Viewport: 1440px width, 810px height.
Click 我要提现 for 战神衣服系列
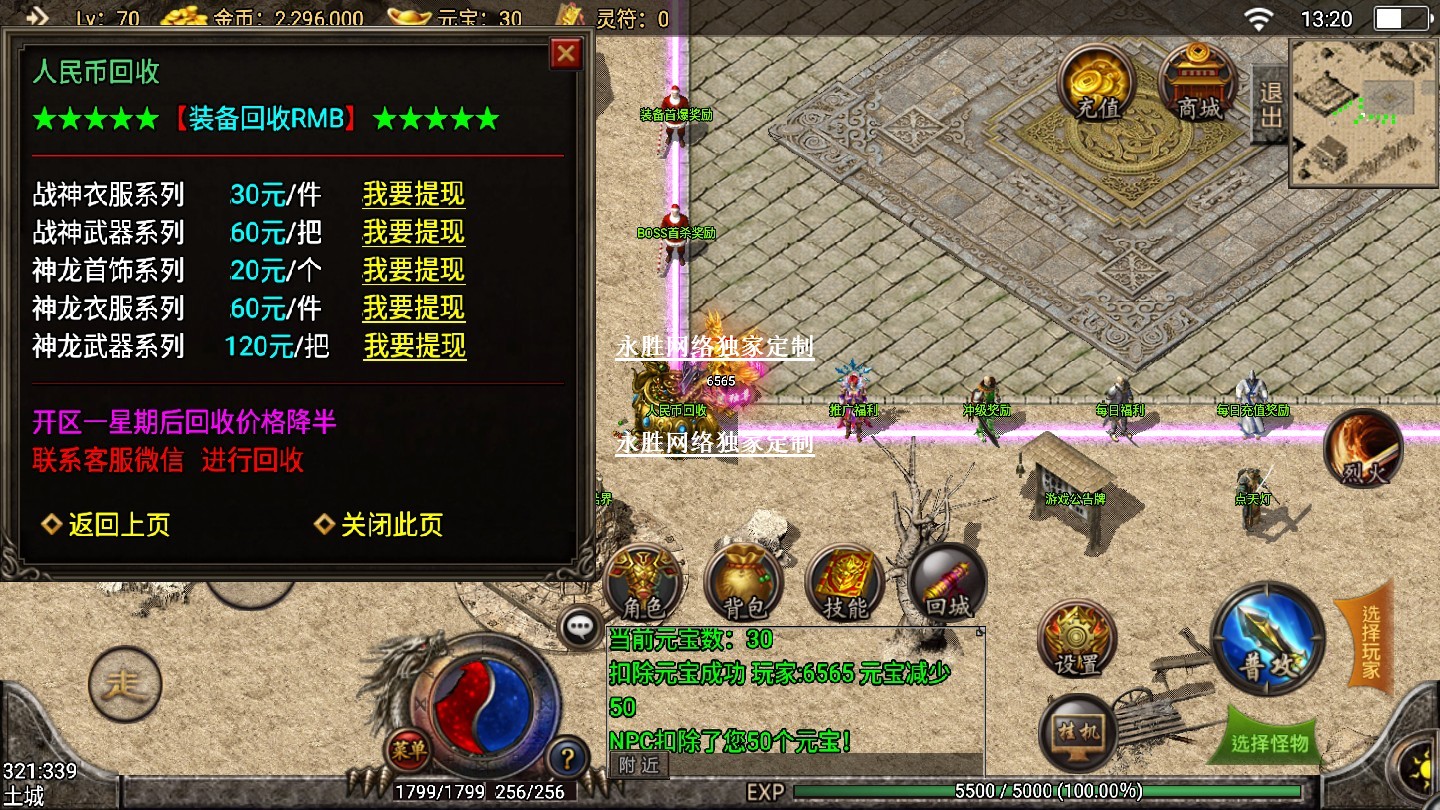(x=413, y=194)
